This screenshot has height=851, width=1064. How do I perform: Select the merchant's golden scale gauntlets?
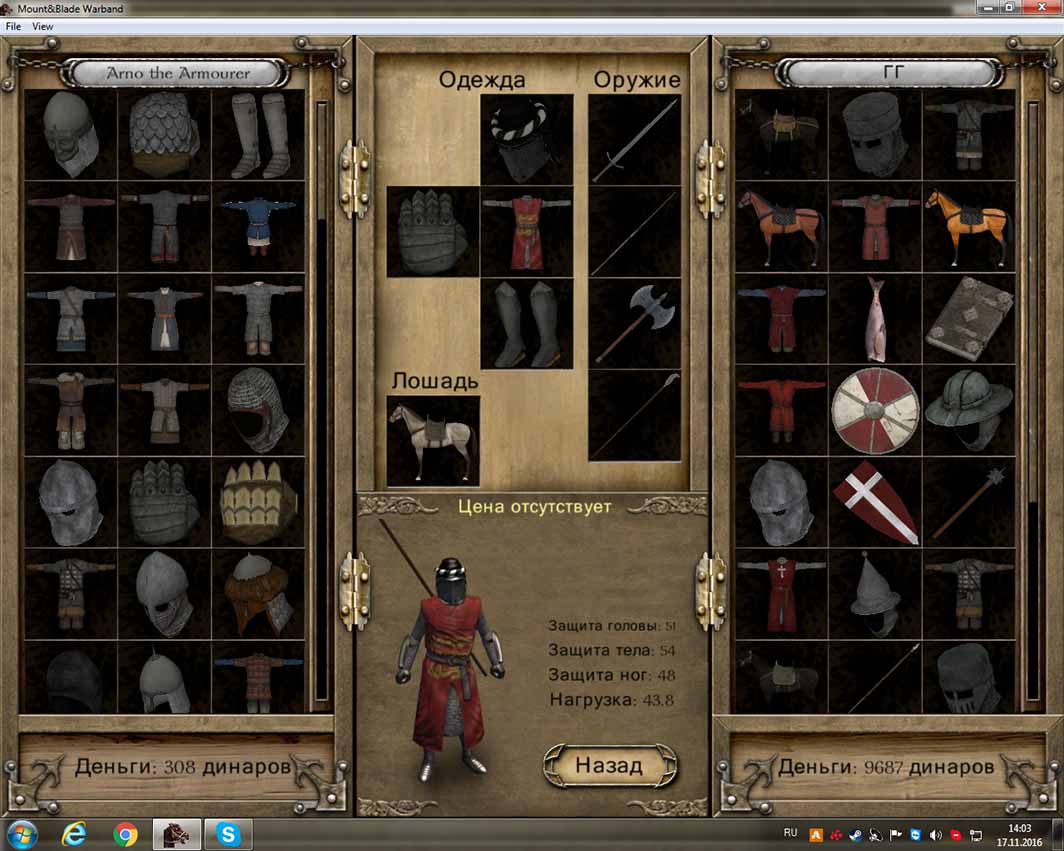(257, 502)
